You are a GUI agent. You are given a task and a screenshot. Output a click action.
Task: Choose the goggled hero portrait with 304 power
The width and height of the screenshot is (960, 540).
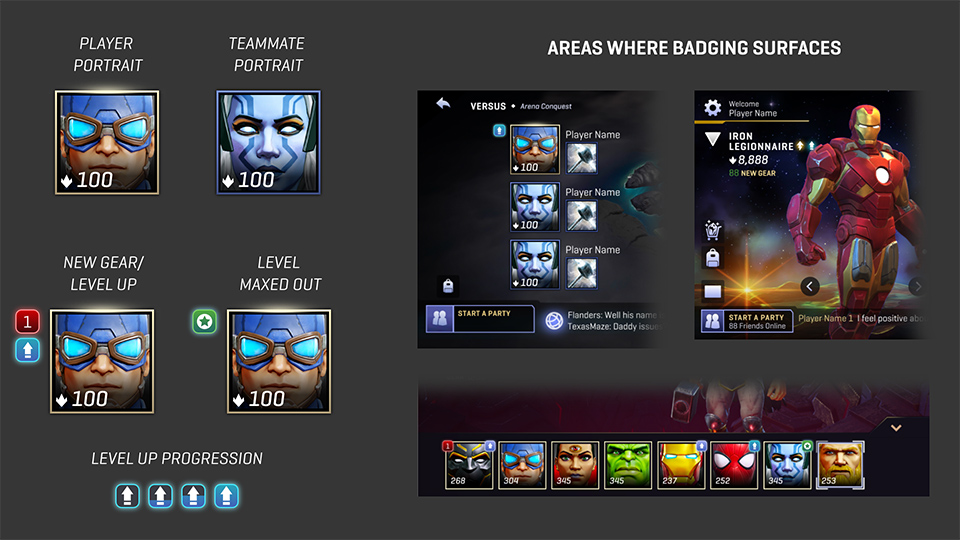click(x=521, y=465)
